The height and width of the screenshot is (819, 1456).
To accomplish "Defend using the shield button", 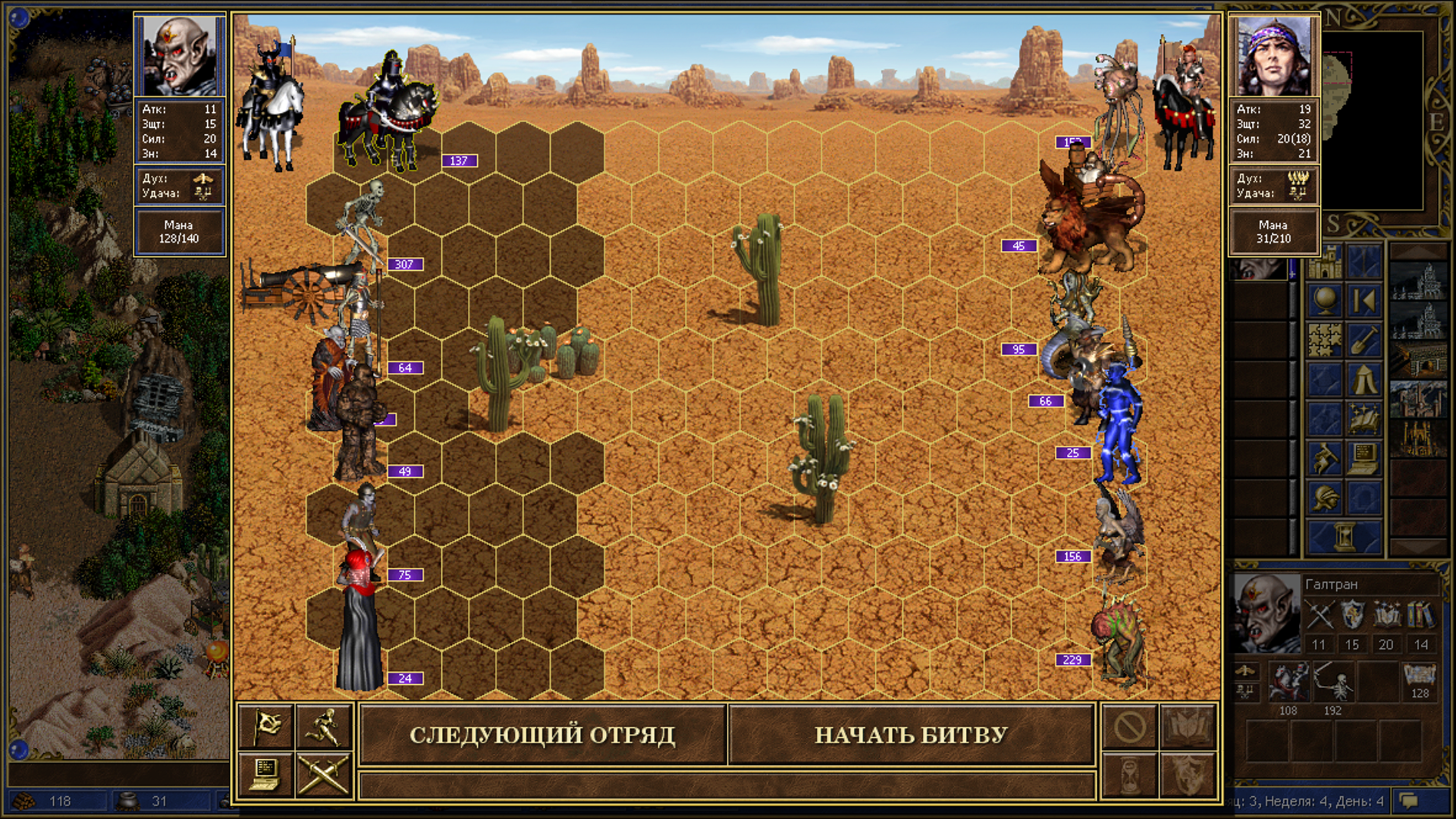I will click(1188, 774).
